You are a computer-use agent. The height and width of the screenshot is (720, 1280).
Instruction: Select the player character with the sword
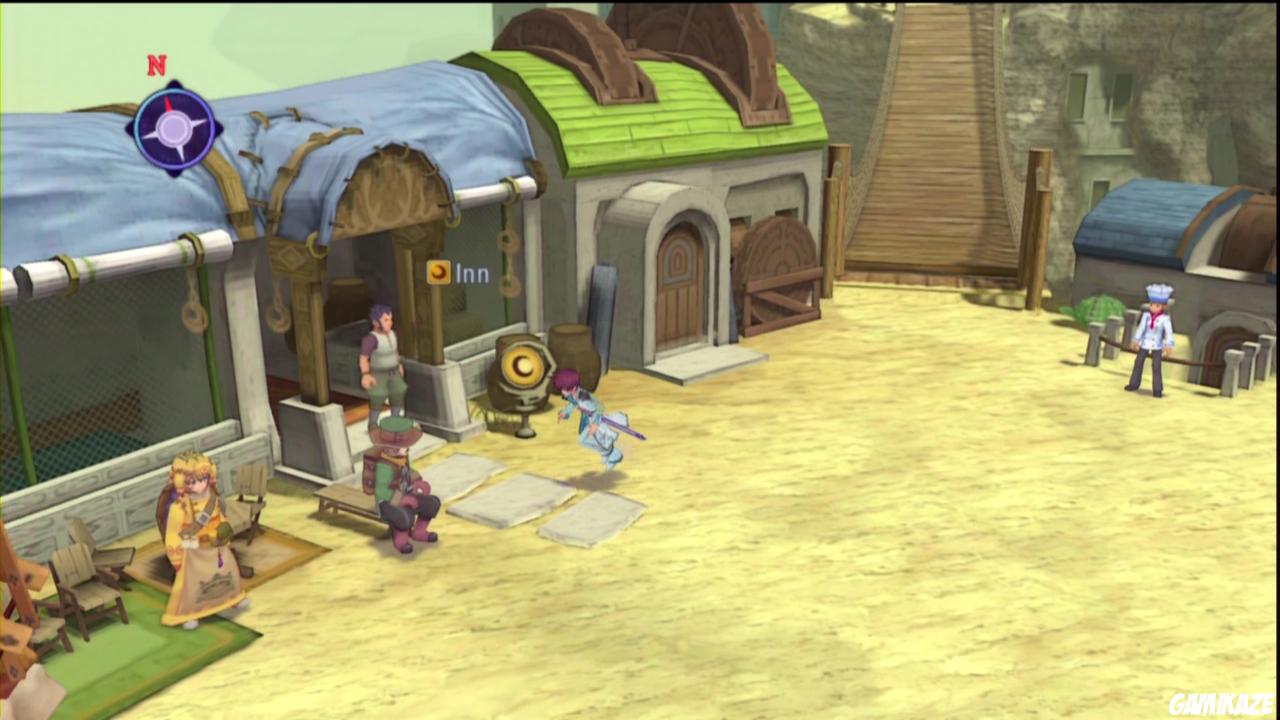595,415
